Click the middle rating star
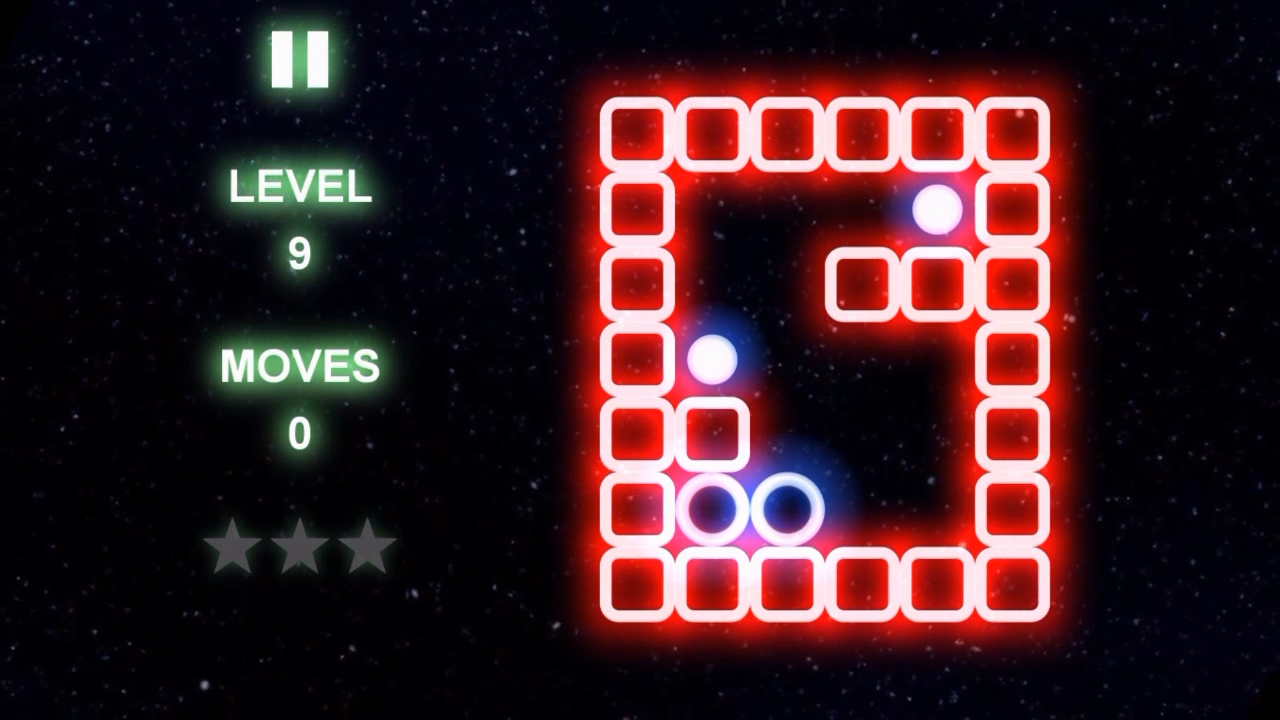The image size is (1280, 720). [x=300, y=548]
